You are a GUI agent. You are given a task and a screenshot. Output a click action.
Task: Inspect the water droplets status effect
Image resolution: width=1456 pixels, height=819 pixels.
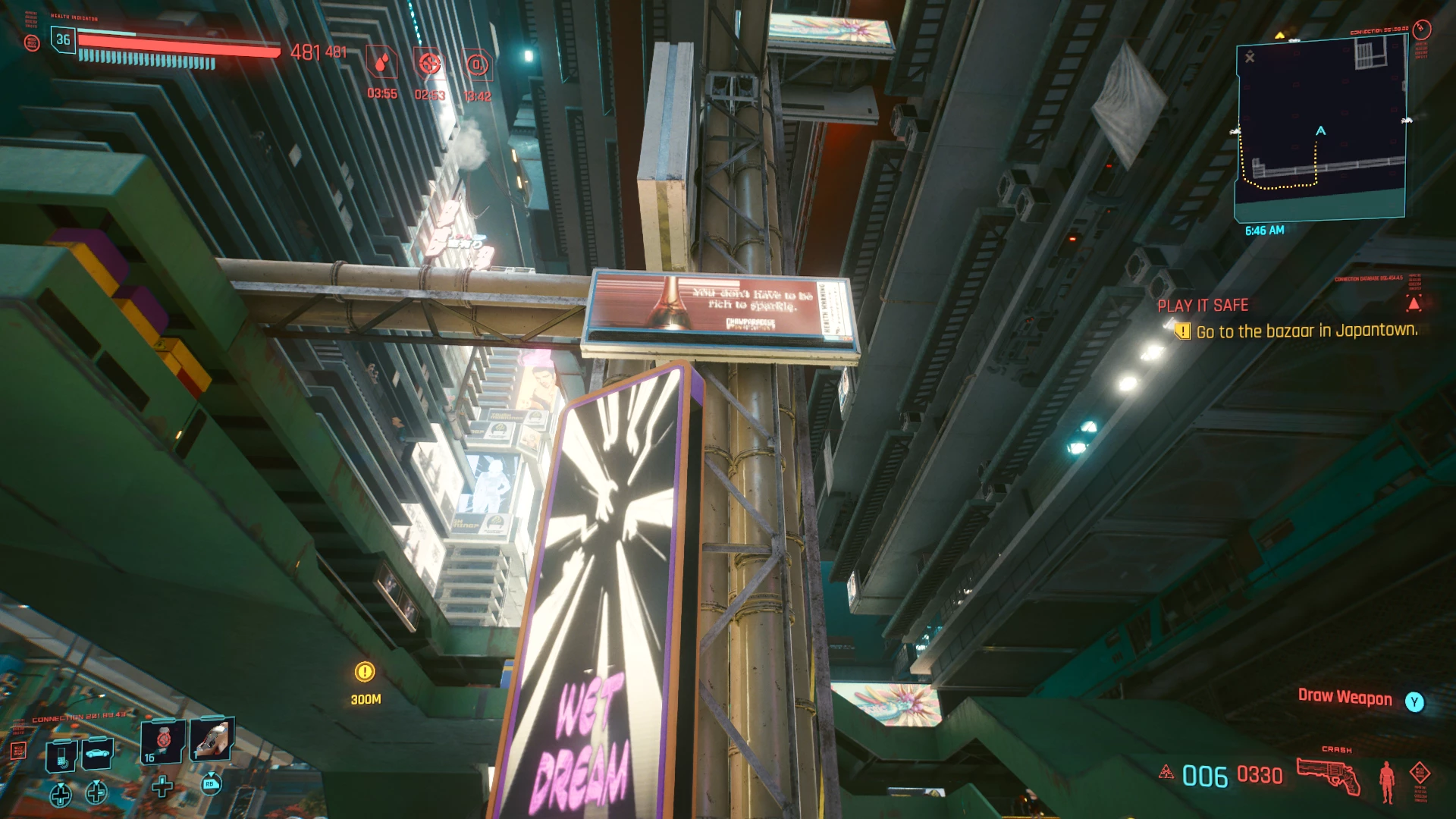(x=382, y=64)
